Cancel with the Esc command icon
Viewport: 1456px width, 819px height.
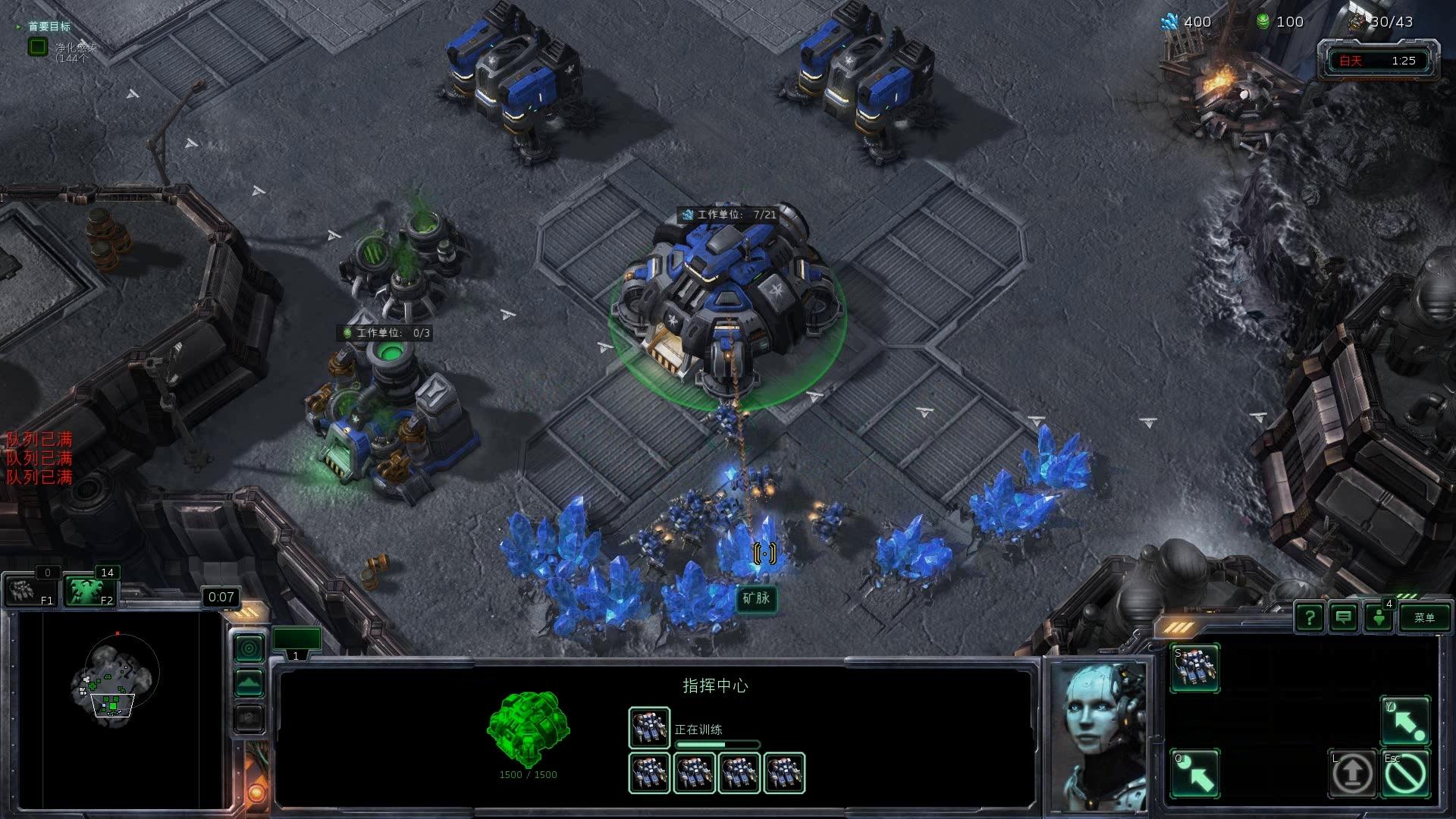click(1404, 773)
